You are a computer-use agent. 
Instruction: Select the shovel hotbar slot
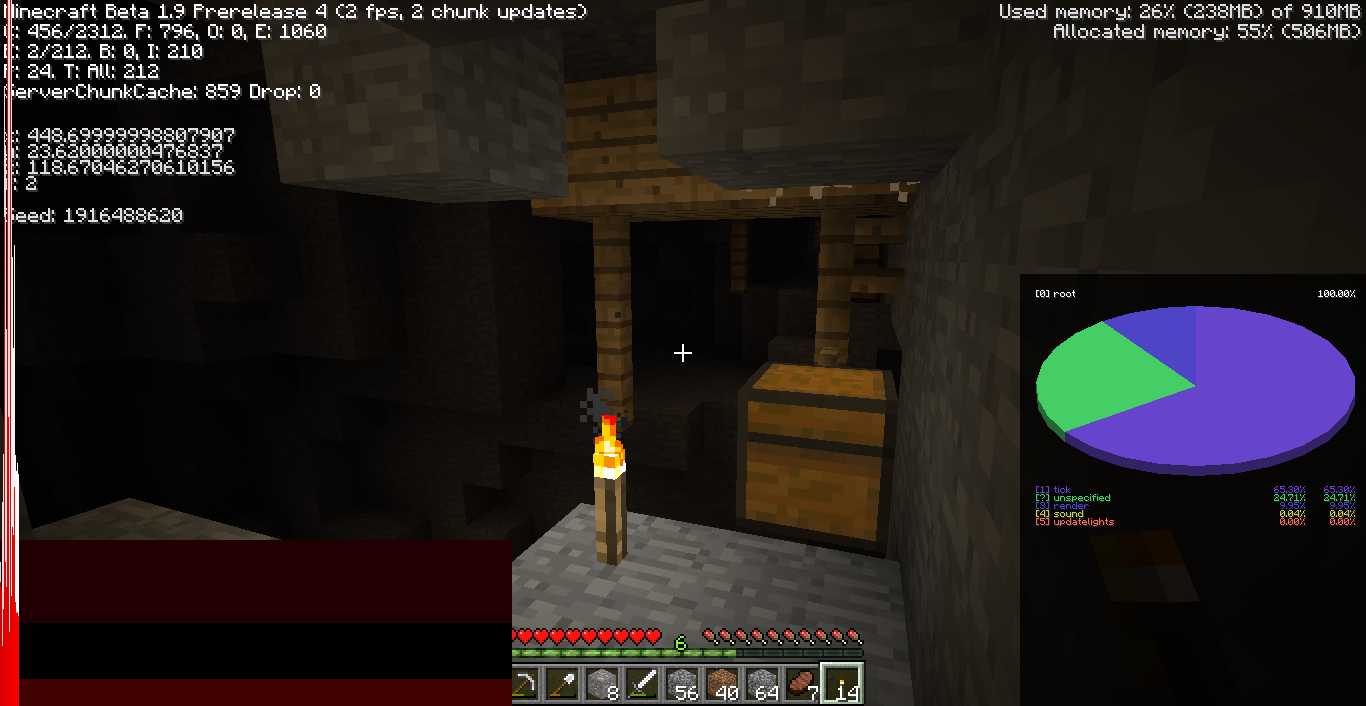coord(562,684)
